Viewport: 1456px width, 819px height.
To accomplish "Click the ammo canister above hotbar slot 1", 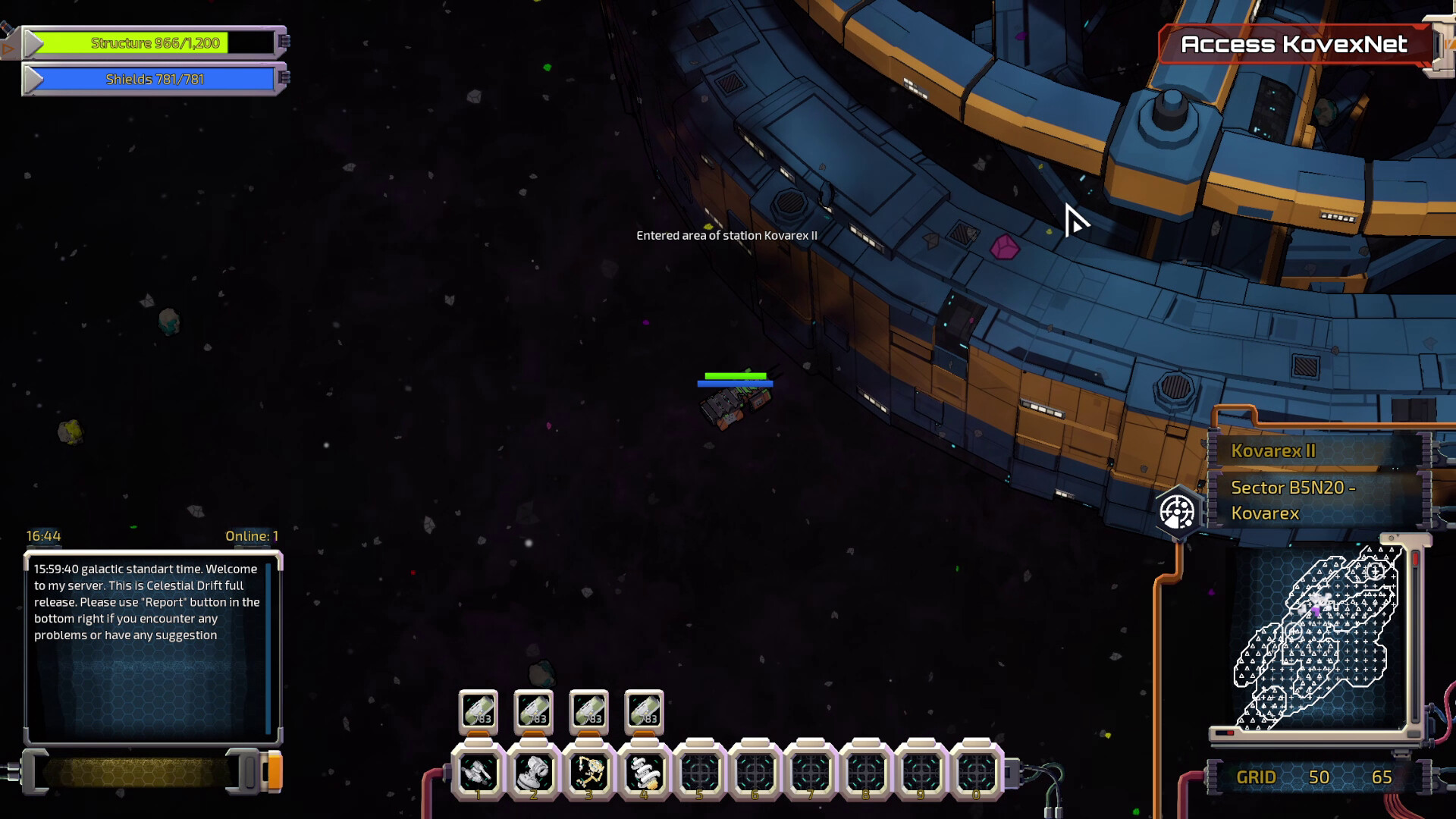I will point(478,712).
